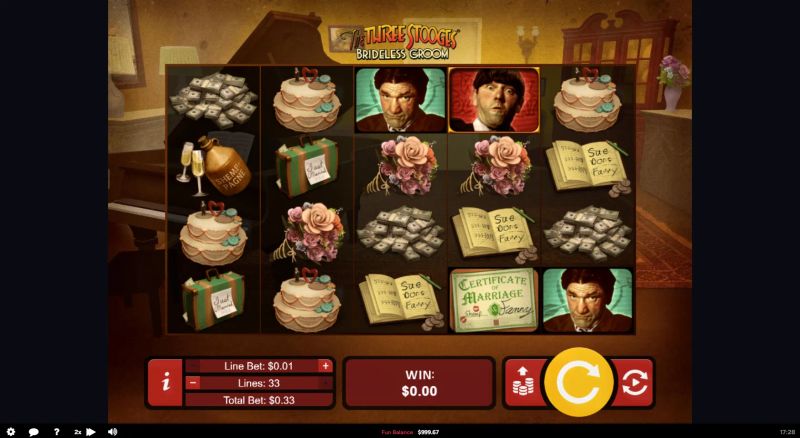The height and width of the screenshot is (438, 800).
Task: Toggle the 2x fast play speed
Action: pyautogui.click(x=84, y=432)
